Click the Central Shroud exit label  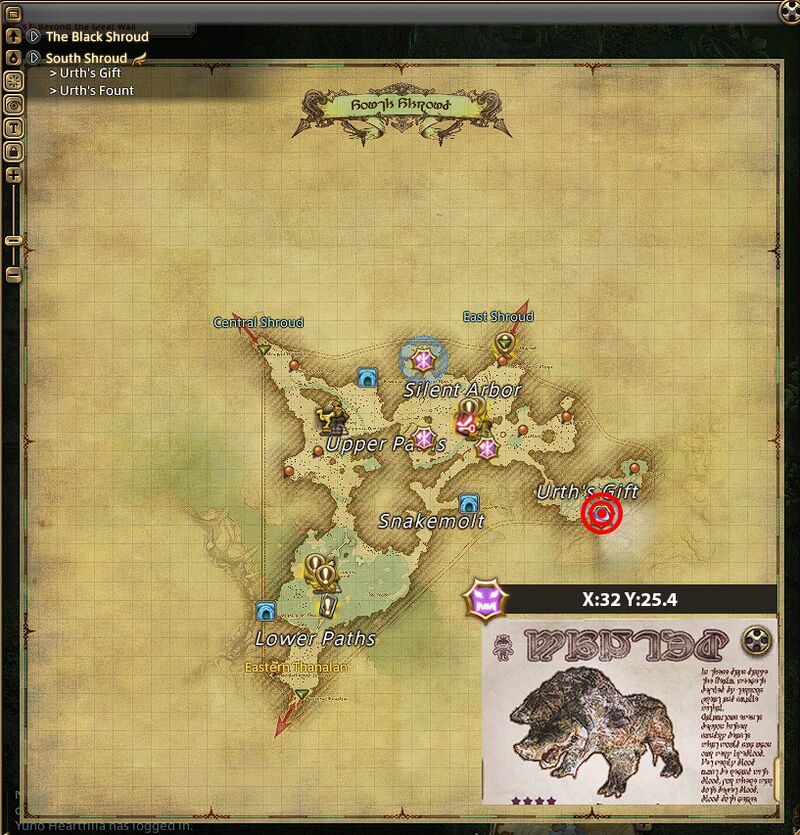pos(258,323)
